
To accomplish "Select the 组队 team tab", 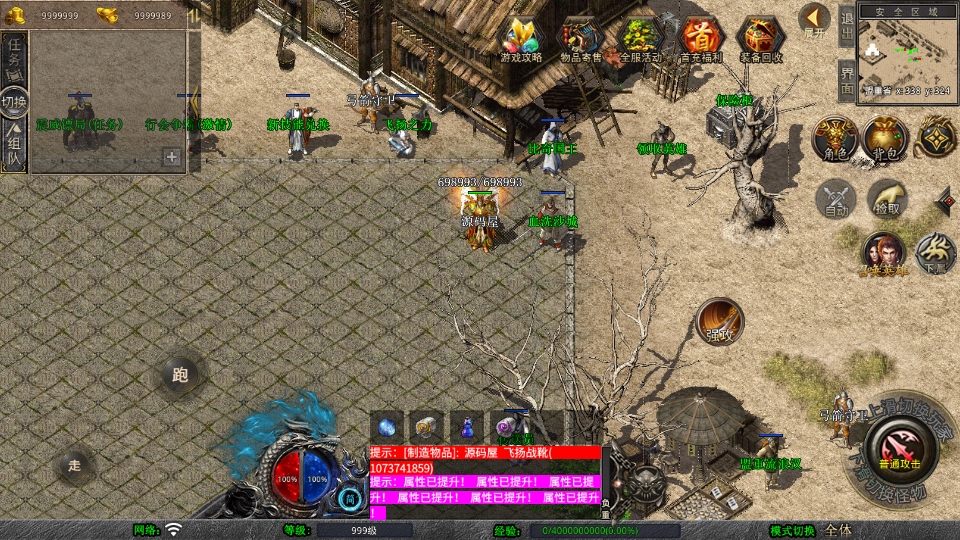I will pyautogui.click(x=14, y=145).
